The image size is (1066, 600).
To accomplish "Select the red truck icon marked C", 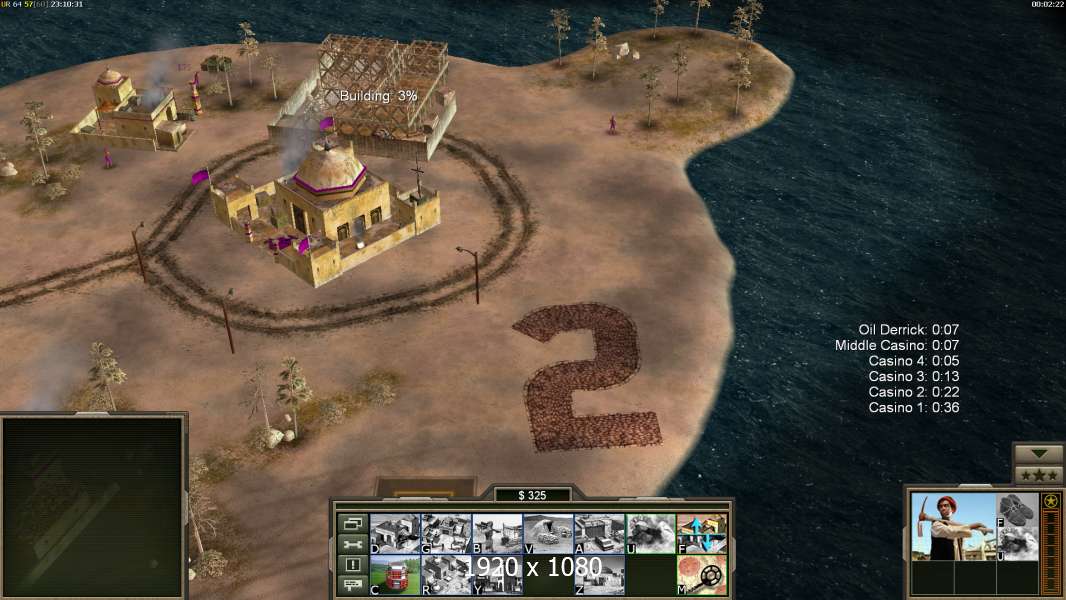I will click(395, 575).
